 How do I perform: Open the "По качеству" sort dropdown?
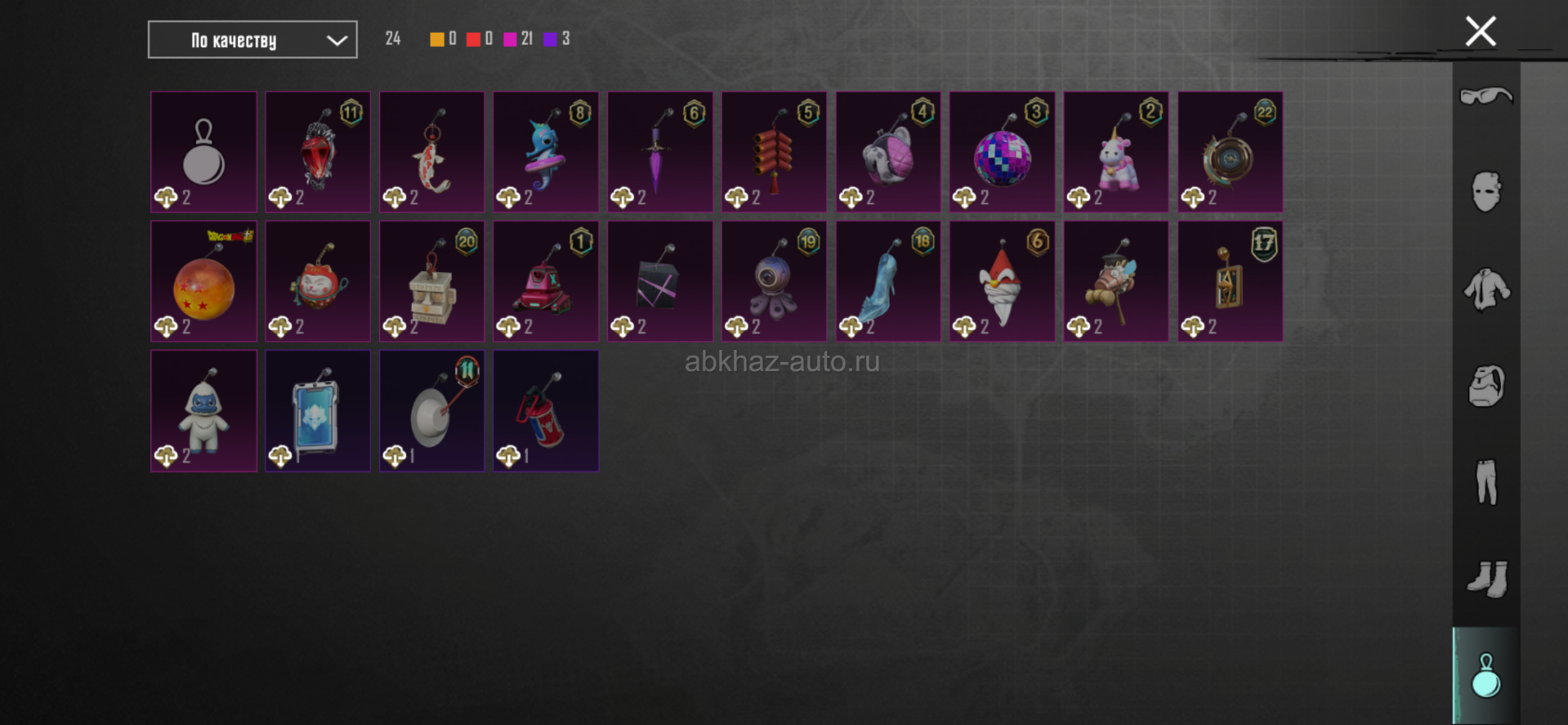(x=252, y=40)
